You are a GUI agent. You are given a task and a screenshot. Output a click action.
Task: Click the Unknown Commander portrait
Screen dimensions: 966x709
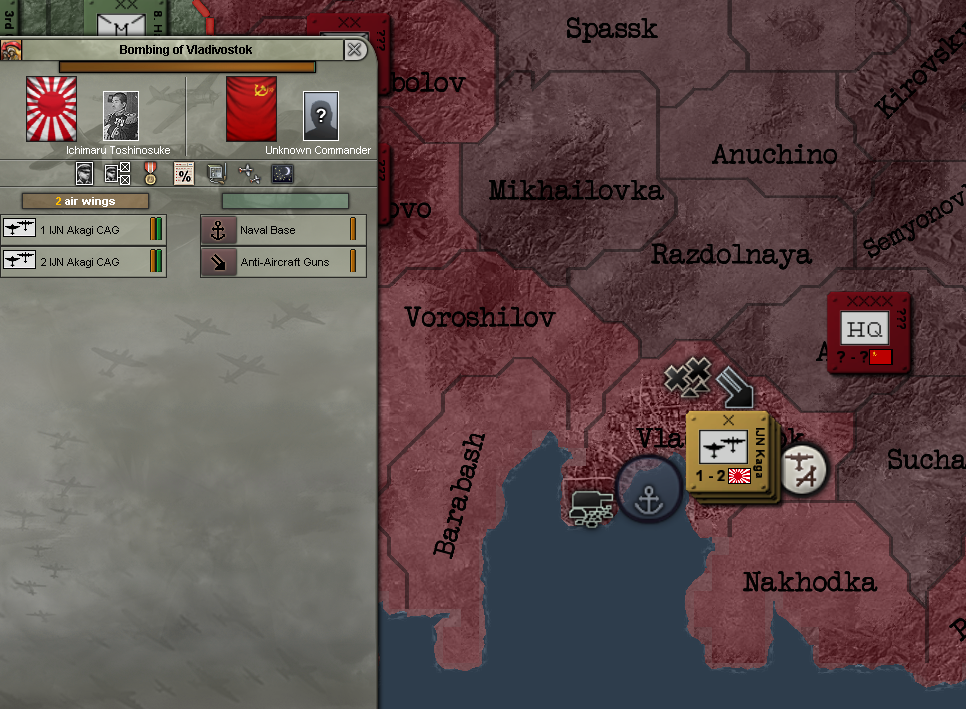[x=321, y=116]
